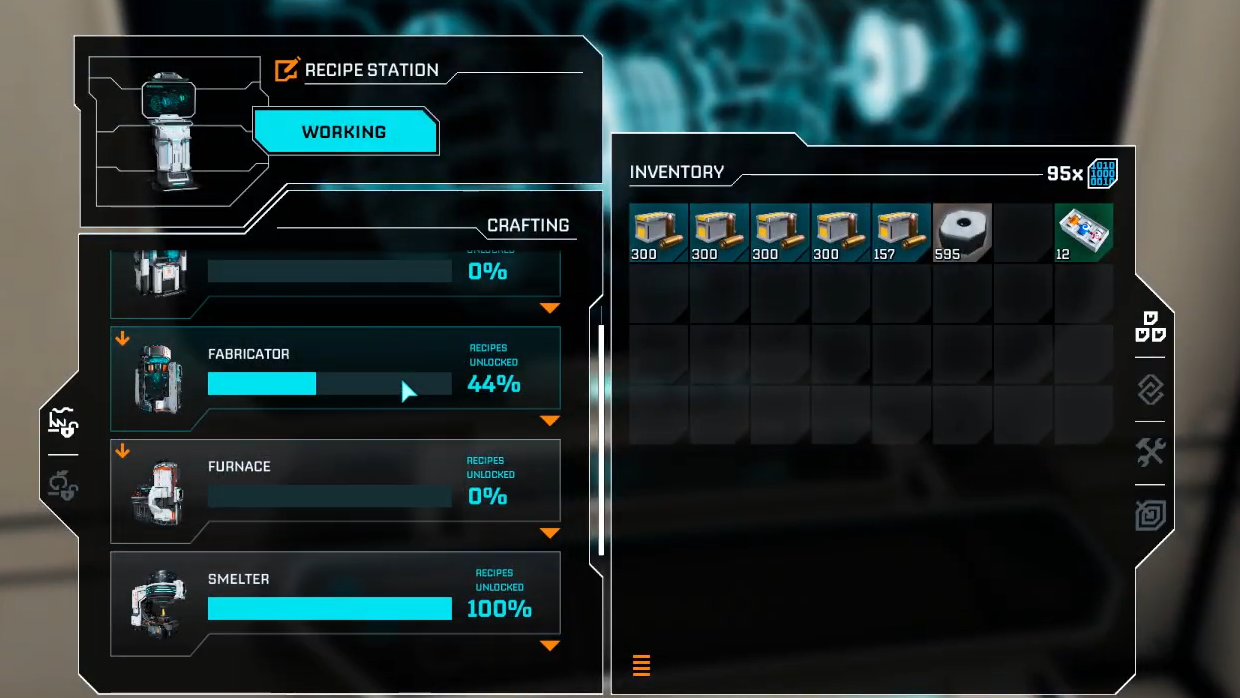Screen dimensions: 1240x698
Task: Toggle the WORKING status button
Action: click(345, 132)
